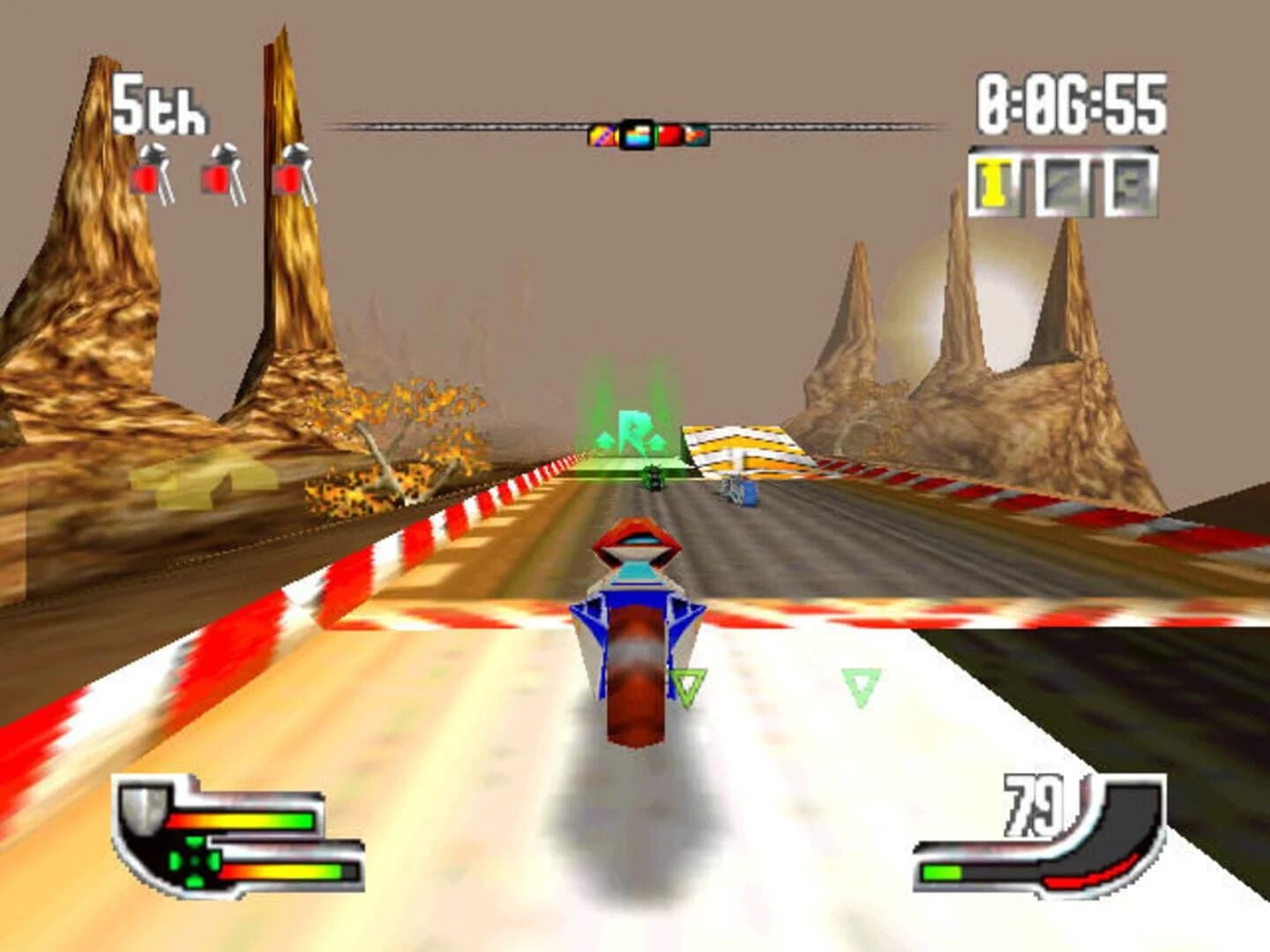
Task: Click the middle missile pickup icon
Action: [x=220, y=167]
